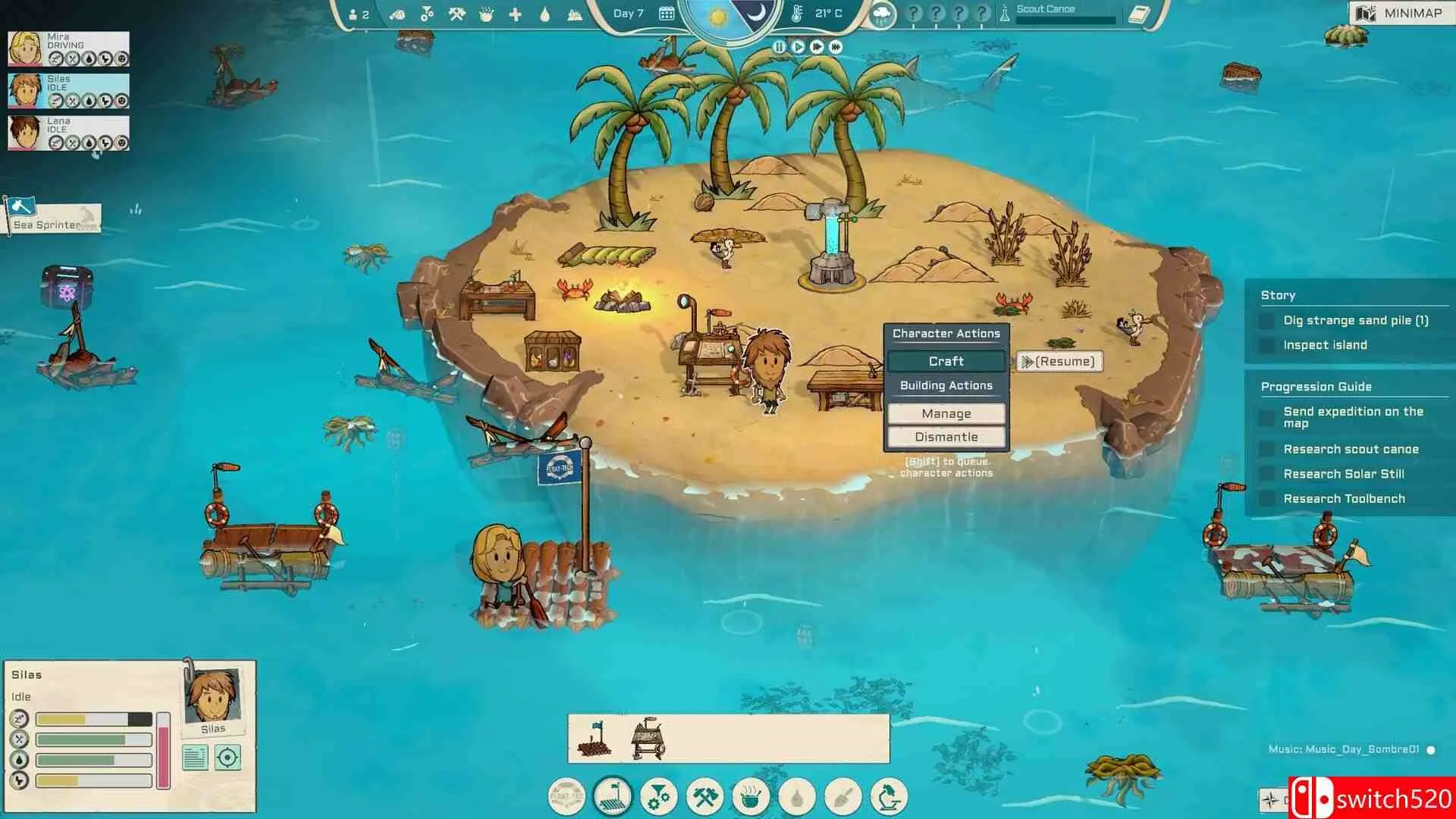
Task: Open the Minimap
Action: pos(1400,13)
